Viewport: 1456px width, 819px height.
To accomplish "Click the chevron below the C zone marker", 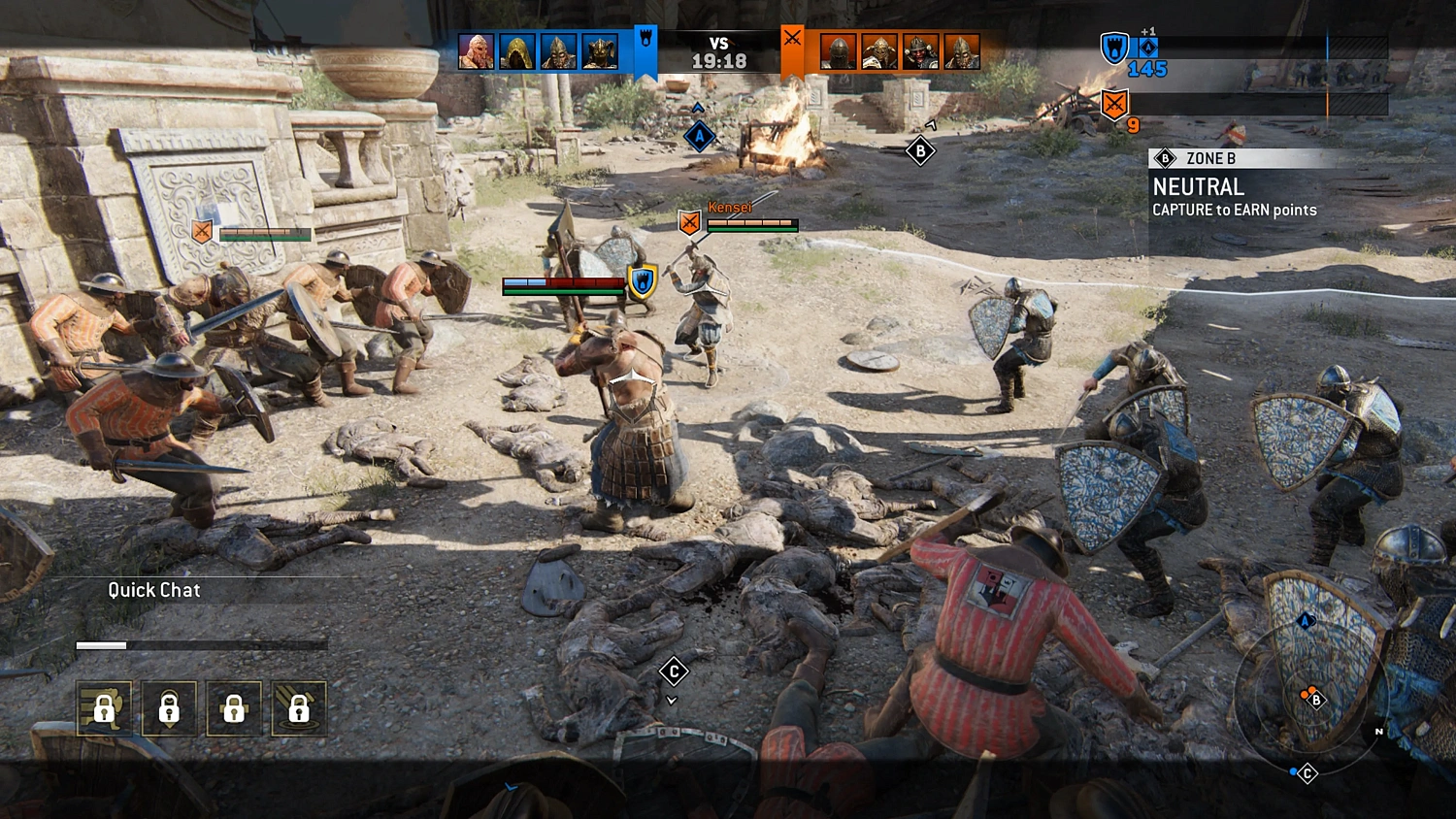I will (674, 700).
